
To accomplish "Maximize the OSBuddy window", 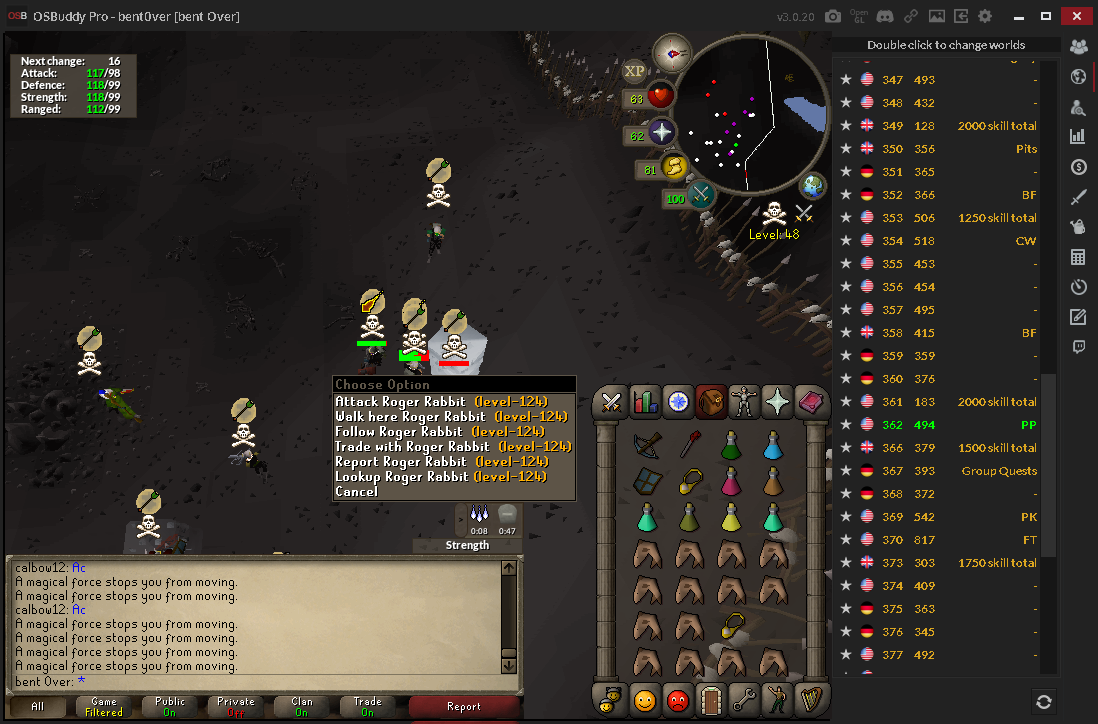I will pyautogui.click(x=1046, y=16).
